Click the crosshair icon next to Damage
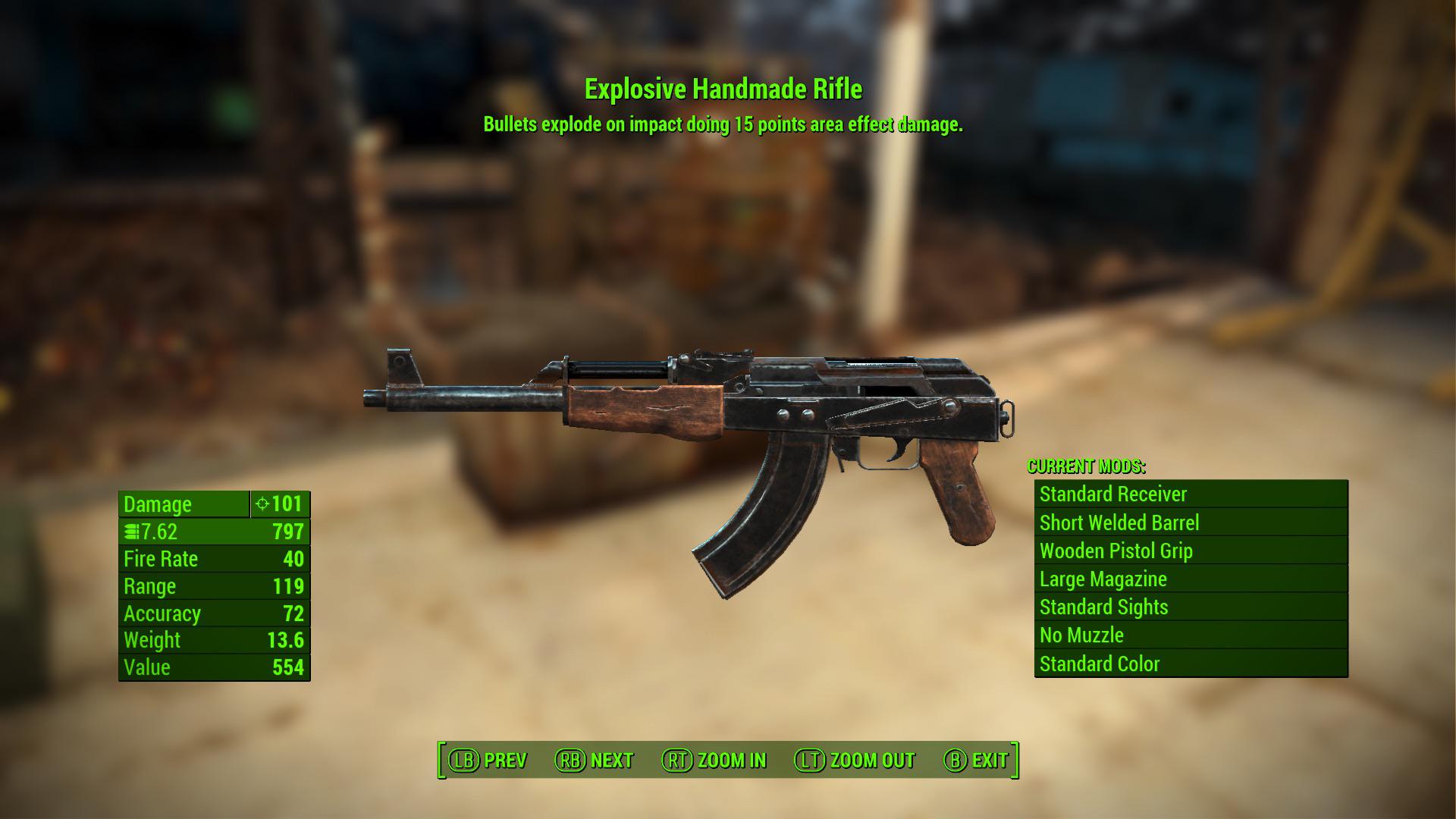1456x819 pixels. point(262,504)
